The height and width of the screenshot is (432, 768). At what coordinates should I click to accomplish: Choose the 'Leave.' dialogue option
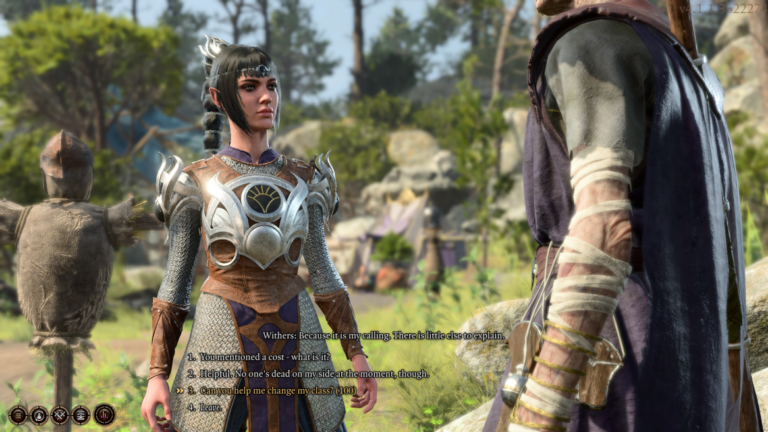click(x=212, y=406)
